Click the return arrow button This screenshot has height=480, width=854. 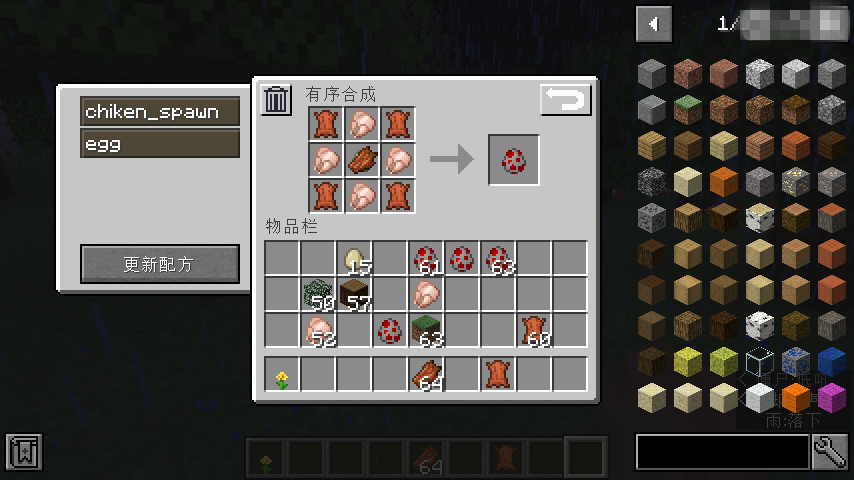point(566,100)
